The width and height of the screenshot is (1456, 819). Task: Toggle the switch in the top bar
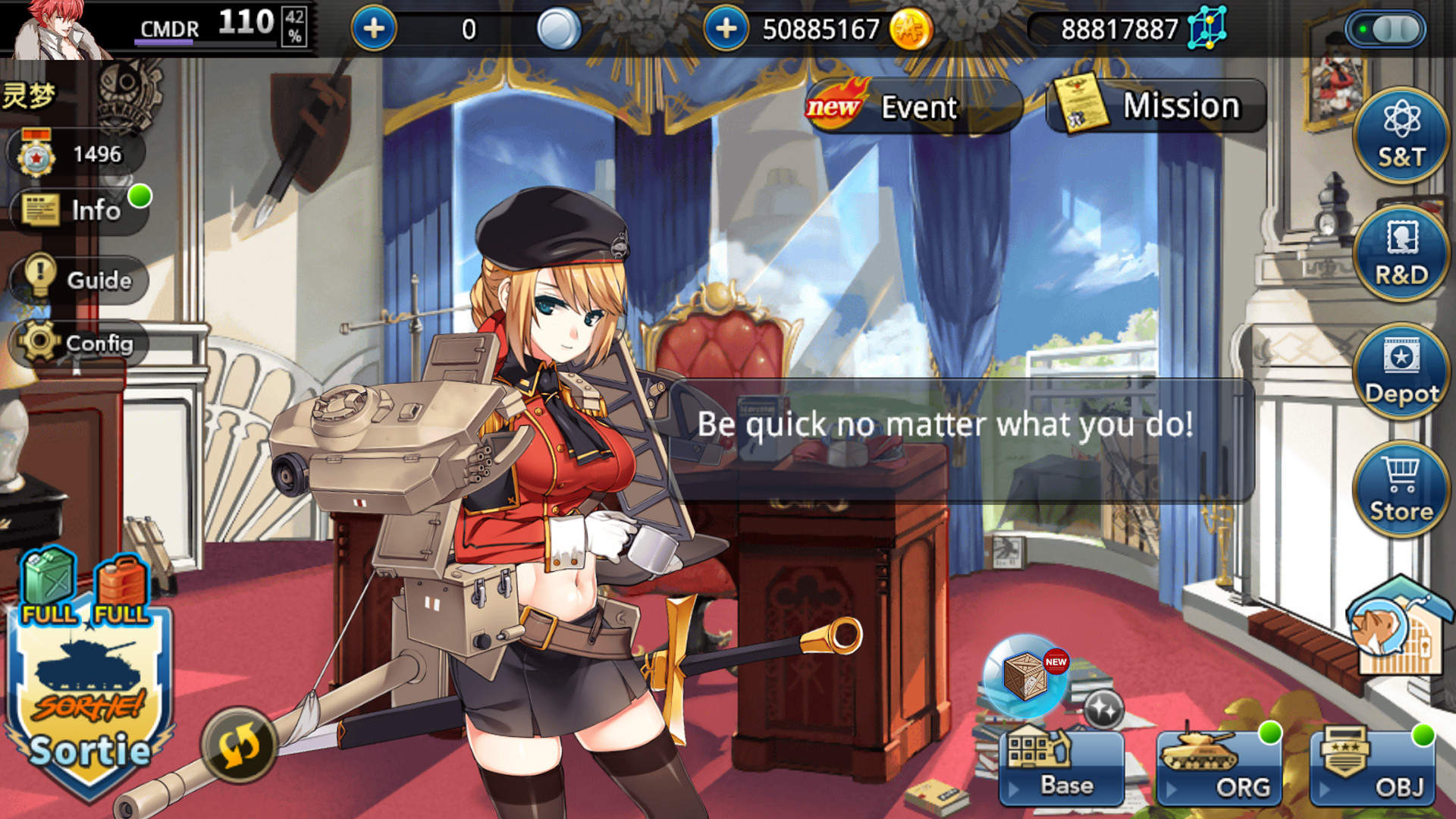coord(1385,30)
